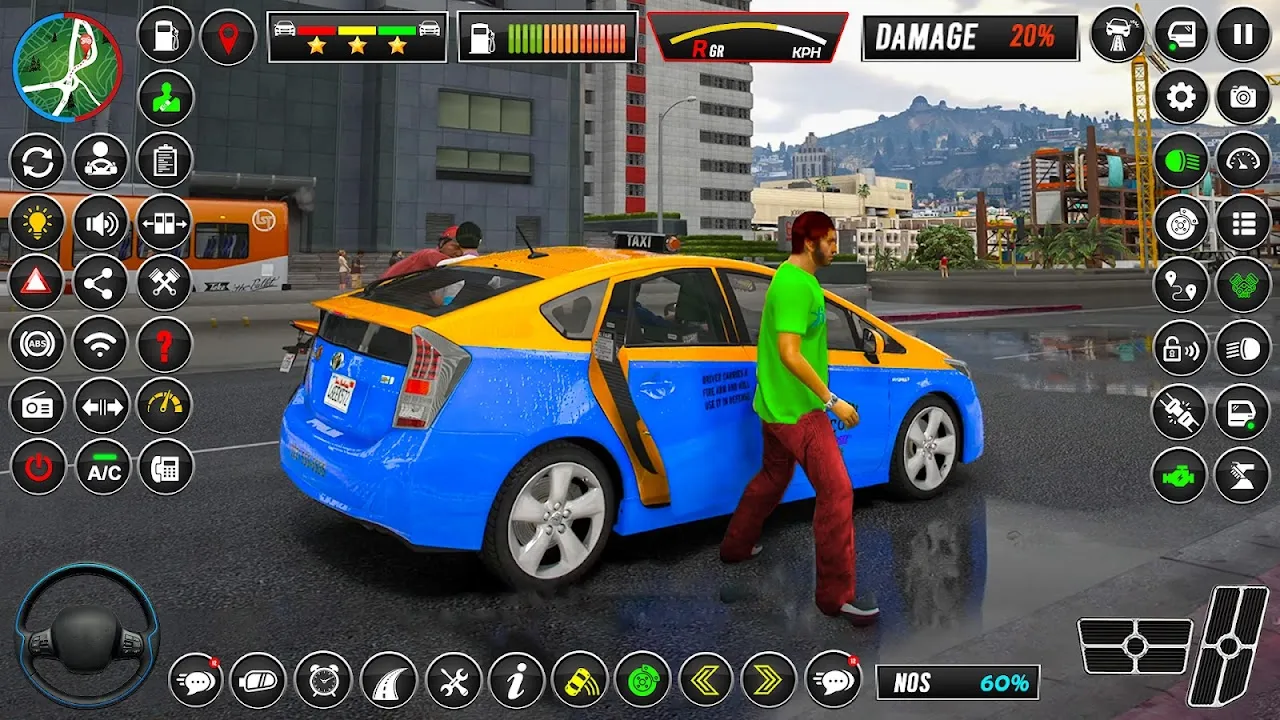Tap the fuel pump icon button
The width and height of the screenshot is (1280, 720).
165,36
